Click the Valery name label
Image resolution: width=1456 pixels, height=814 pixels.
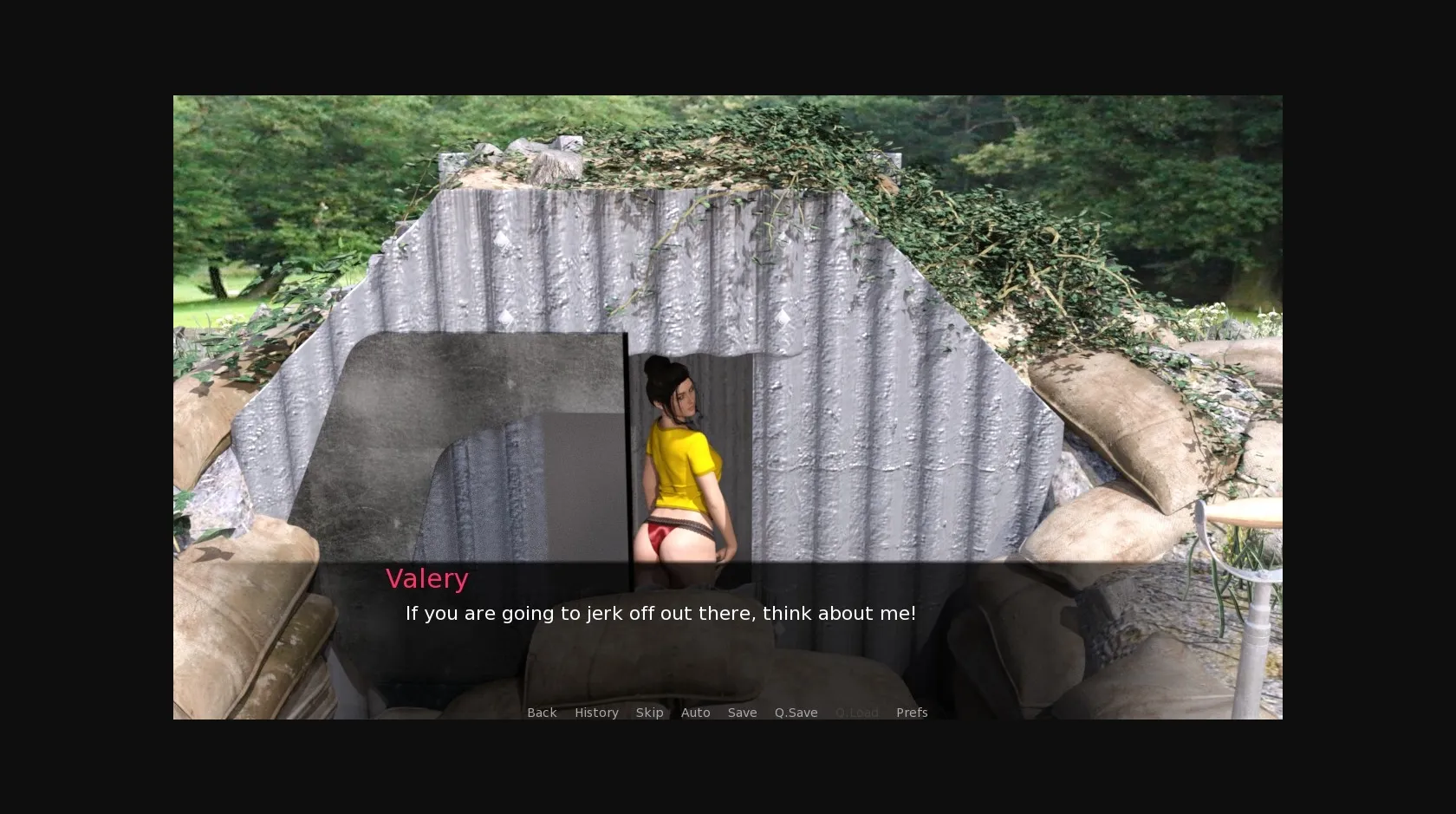pos(427,578)
